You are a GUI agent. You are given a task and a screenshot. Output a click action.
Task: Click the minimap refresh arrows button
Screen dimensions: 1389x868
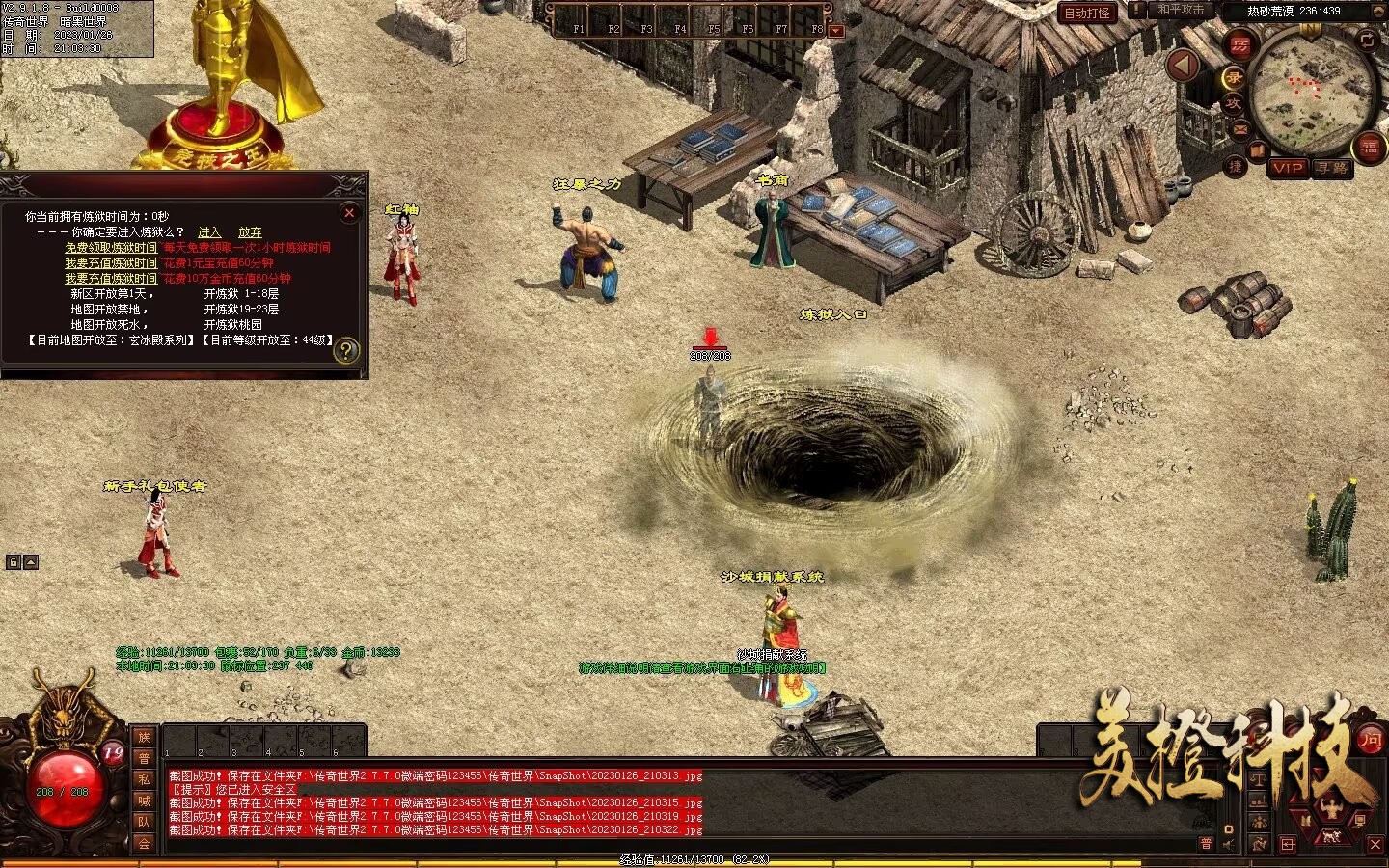(1367, 40)
